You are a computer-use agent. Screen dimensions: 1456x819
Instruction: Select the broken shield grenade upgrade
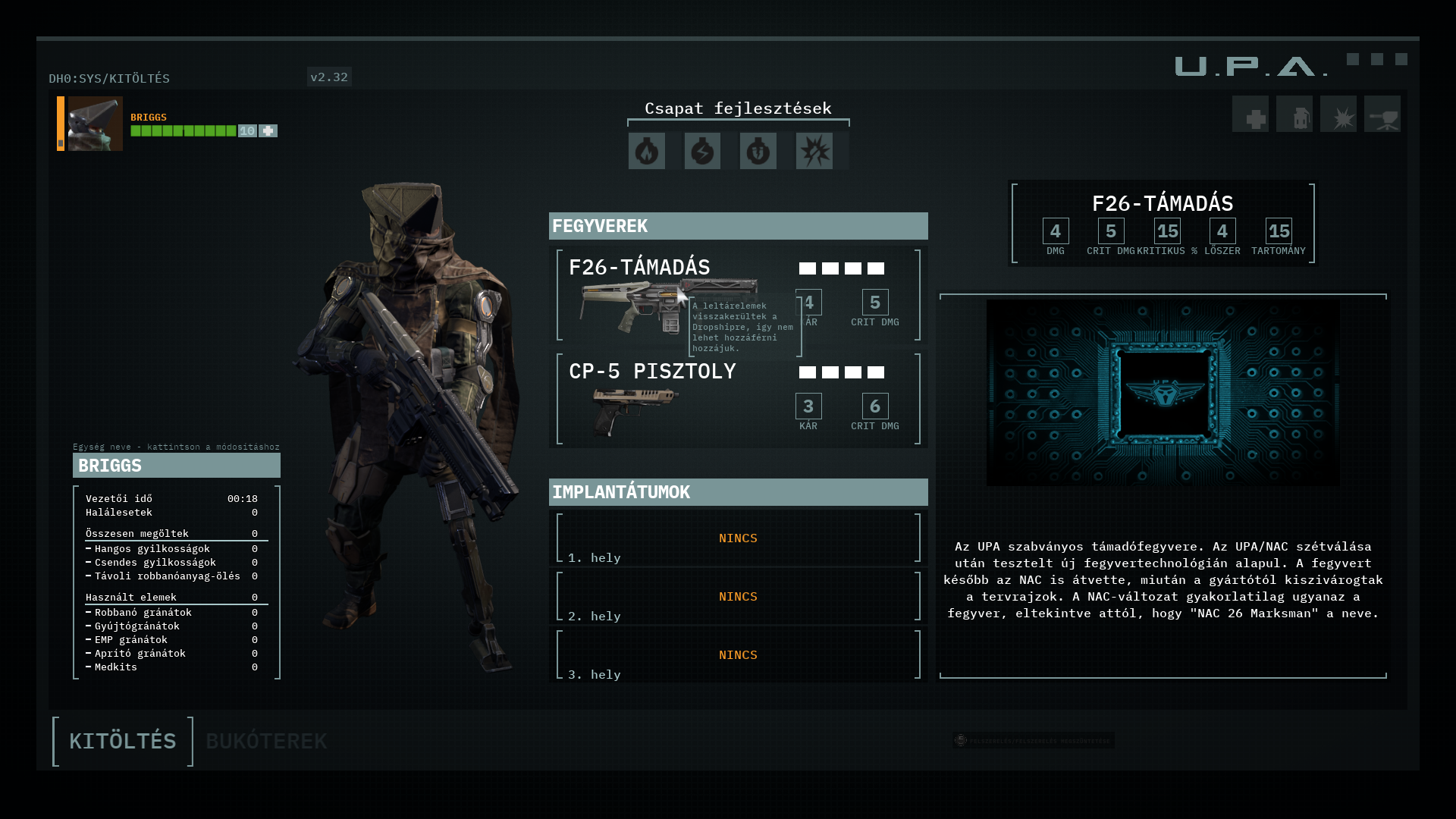click(x=758, y=151)
